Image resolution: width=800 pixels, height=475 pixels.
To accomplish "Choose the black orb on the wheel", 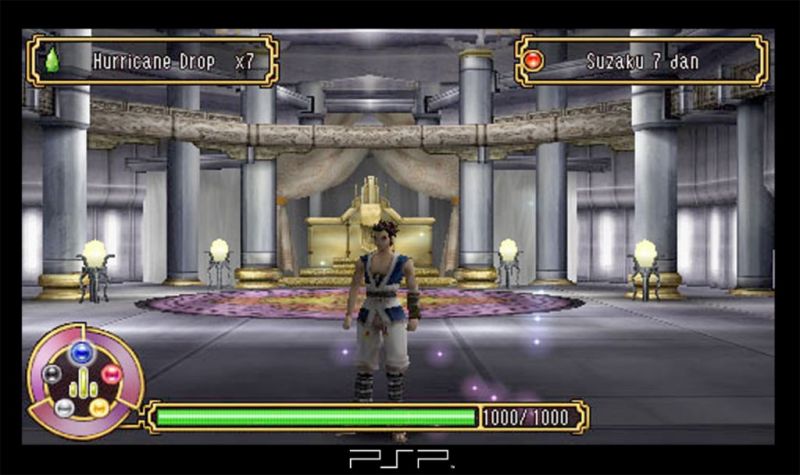I will [x=52, y=374].
